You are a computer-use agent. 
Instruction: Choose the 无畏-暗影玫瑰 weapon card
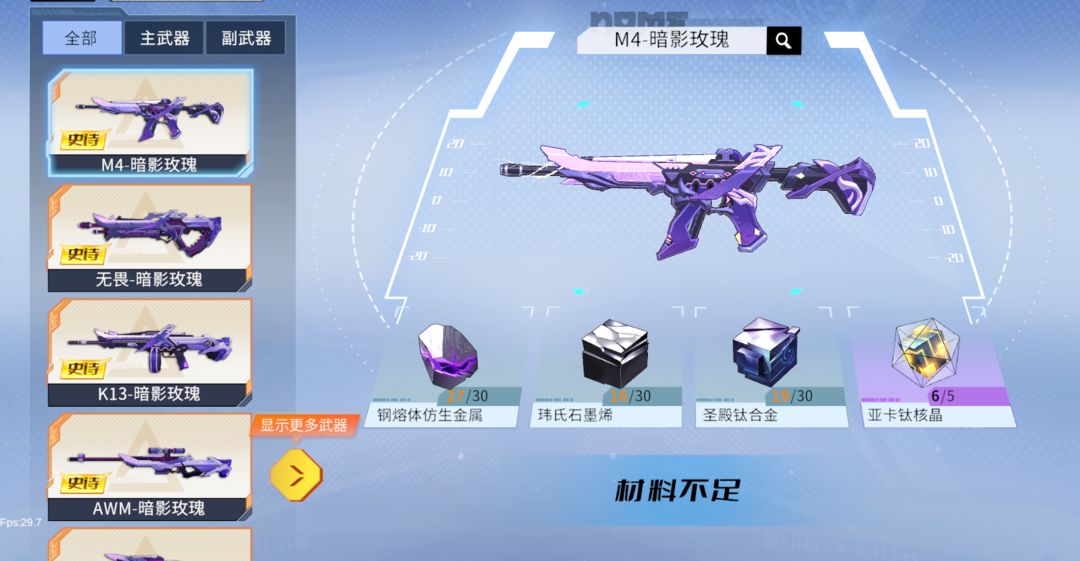coord(150,237)
